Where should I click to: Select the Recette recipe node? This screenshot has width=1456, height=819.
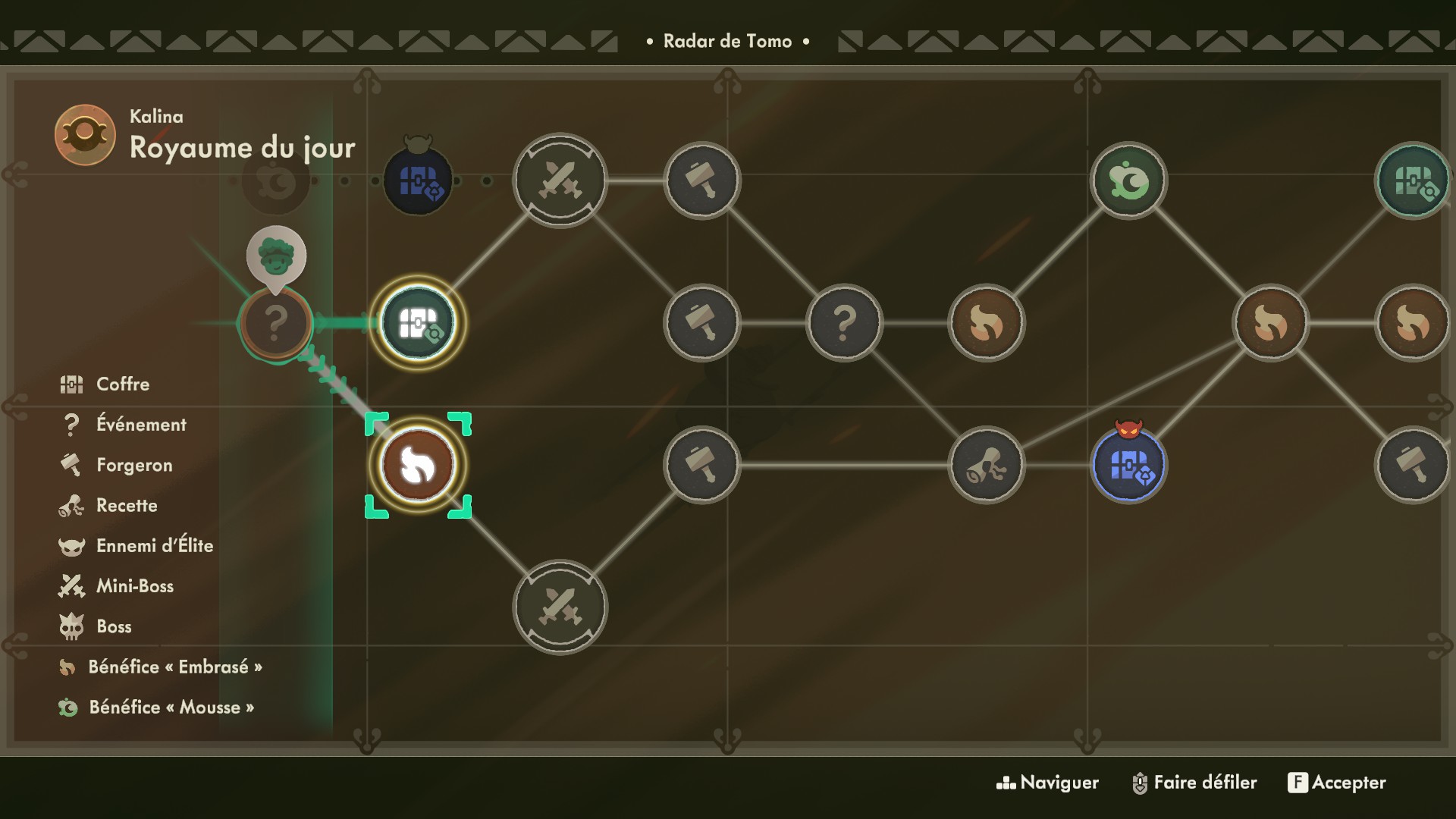tap(986, 465)
